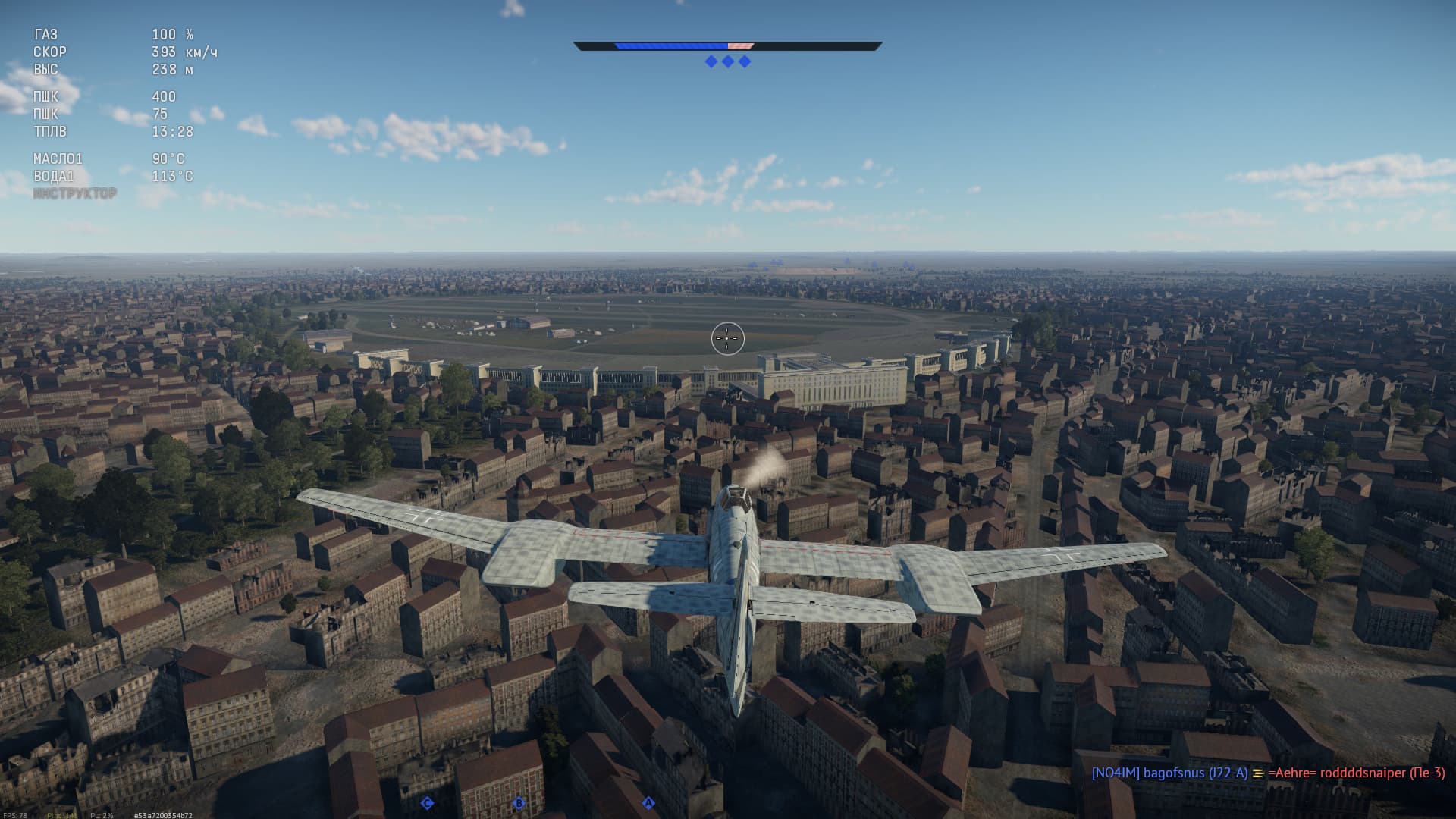
Task: Select capture point A marker
Action: click(648, 802)
